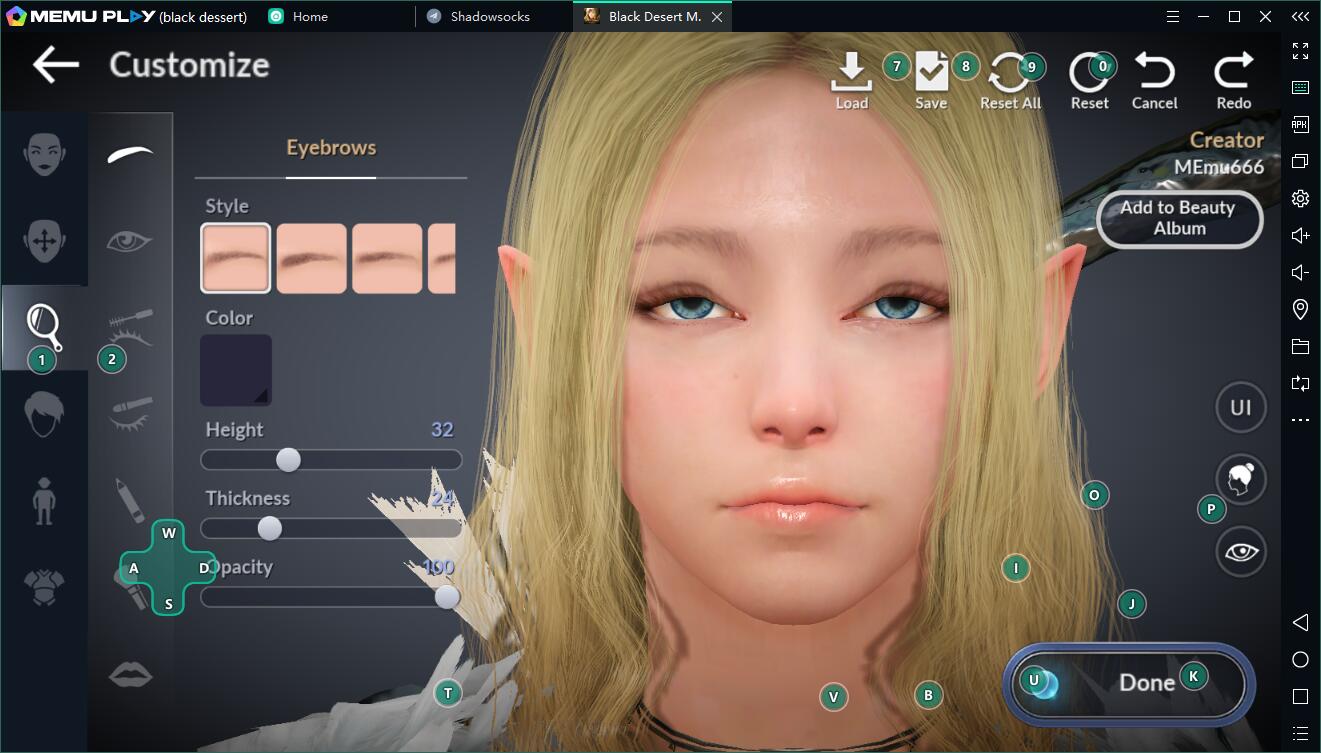Viewport: 1321px width, 753px height.
Task: Reset the current eyebrow settings
Action: click(1089, 80)
